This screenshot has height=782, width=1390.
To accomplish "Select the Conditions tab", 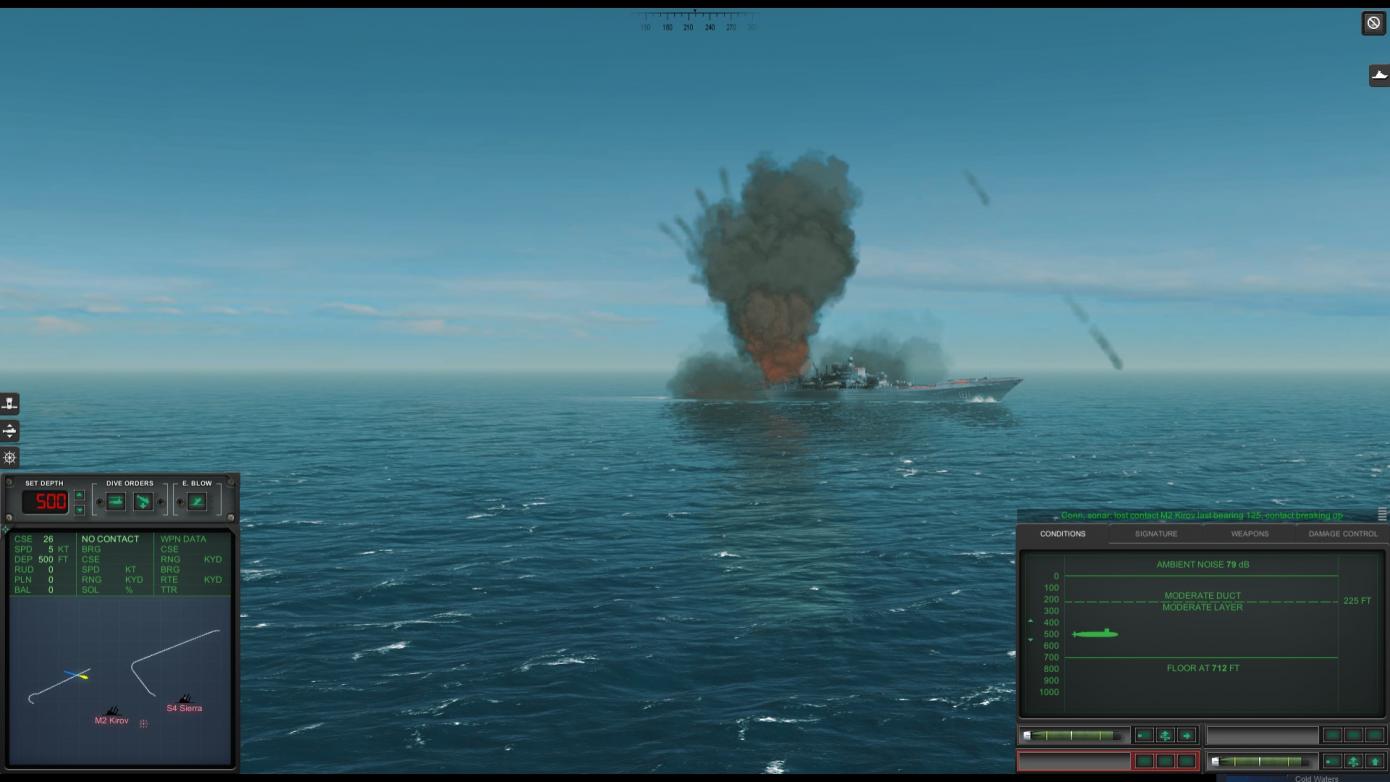I will point(1062,534).
